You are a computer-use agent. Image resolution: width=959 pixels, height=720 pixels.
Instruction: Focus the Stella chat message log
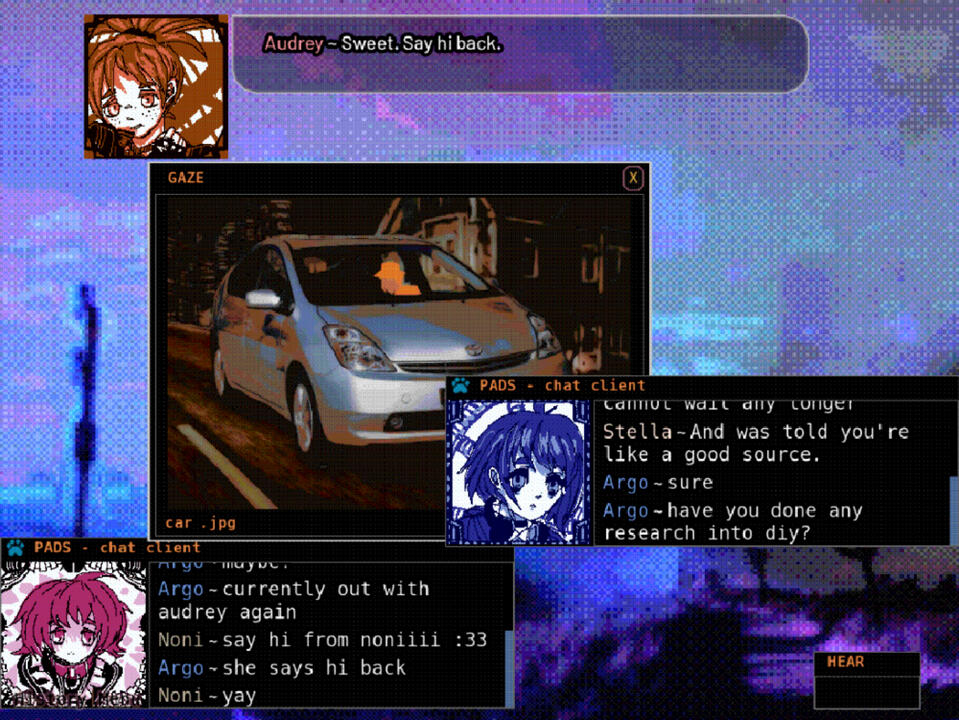[x=770, y=472]
